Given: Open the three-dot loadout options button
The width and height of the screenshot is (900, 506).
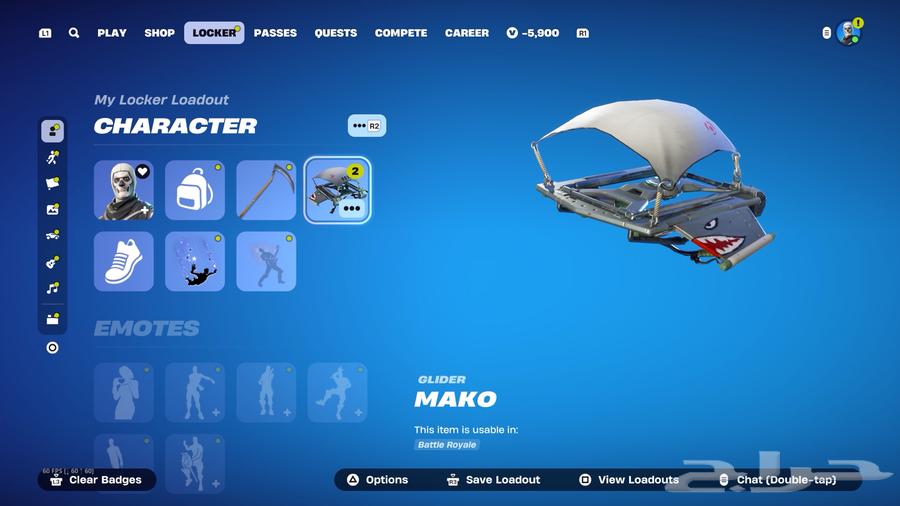Looking at the screenshot, I should [x=366, y=126].
